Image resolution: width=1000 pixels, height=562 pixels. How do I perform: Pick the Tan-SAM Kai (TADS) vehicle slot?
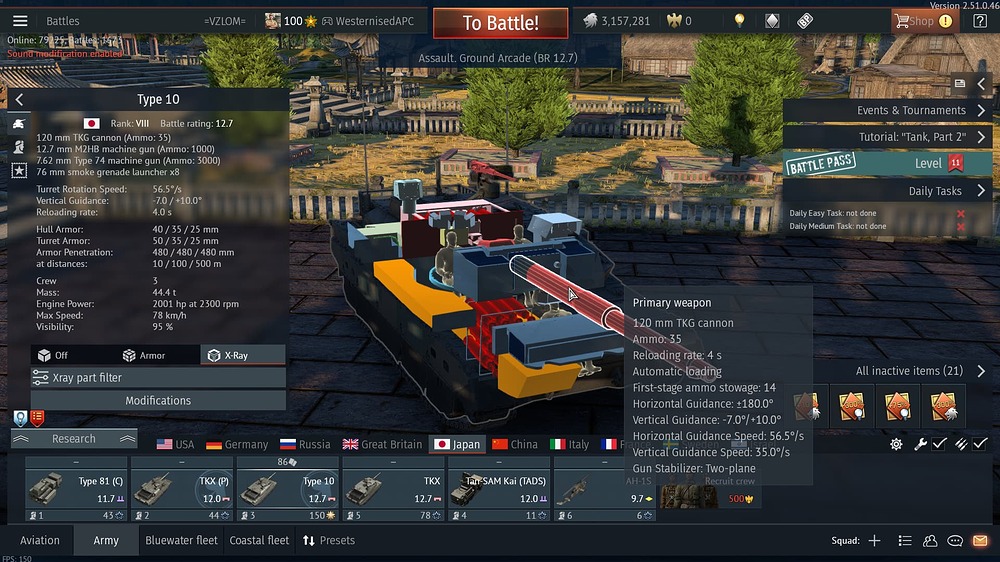click(499, 489)
